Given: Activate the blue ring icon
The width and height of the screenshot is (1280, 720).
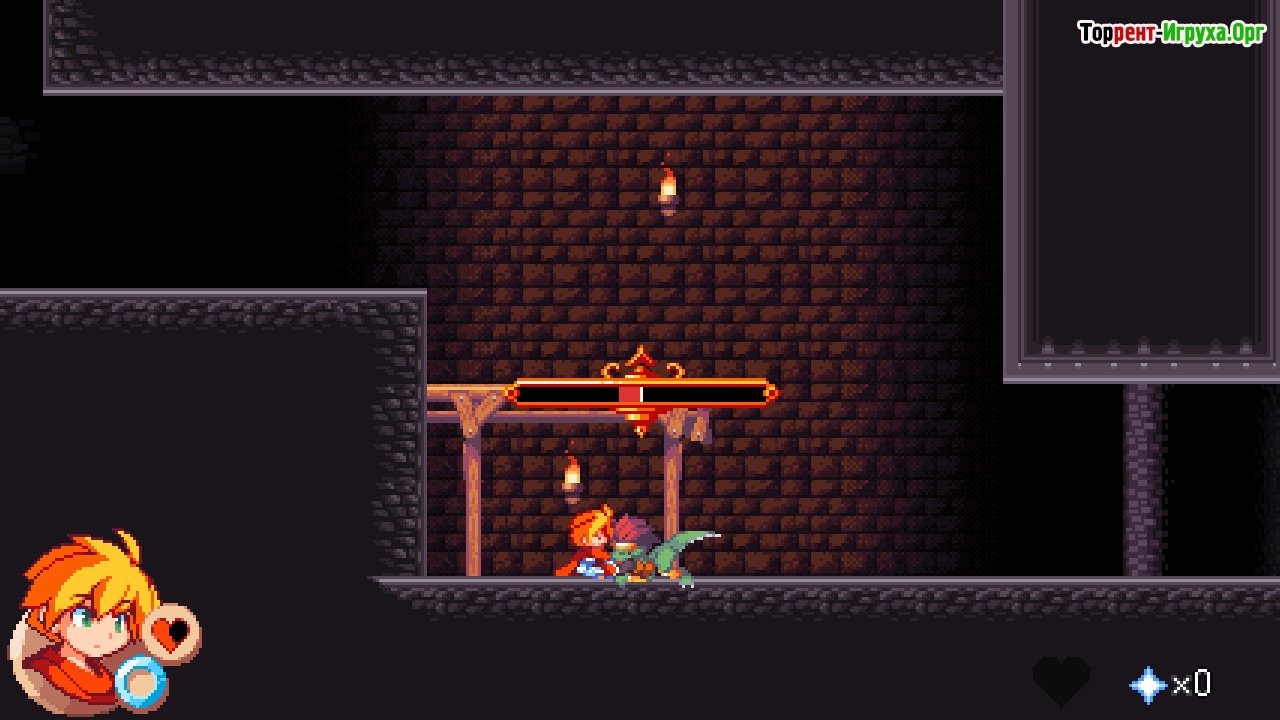Looking at the screenshot, I should click(140, 682).
